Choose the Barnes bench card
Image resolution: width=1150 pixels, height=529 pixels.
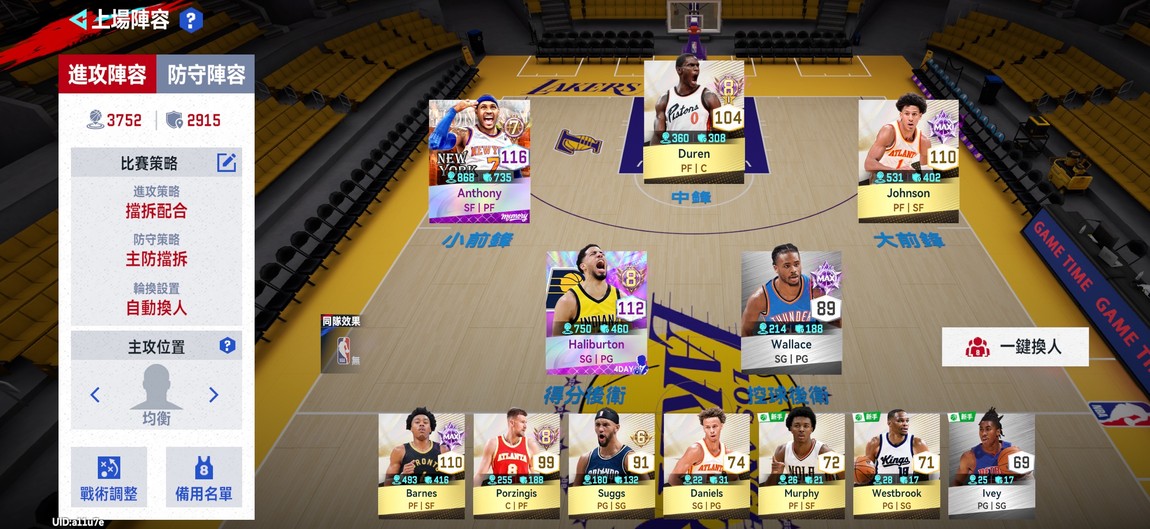pos(421,462)
